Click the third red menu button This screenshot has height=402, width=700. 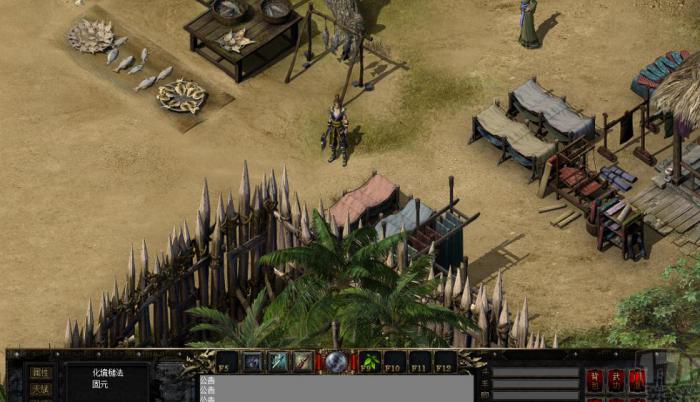click(x=637, y=379)
